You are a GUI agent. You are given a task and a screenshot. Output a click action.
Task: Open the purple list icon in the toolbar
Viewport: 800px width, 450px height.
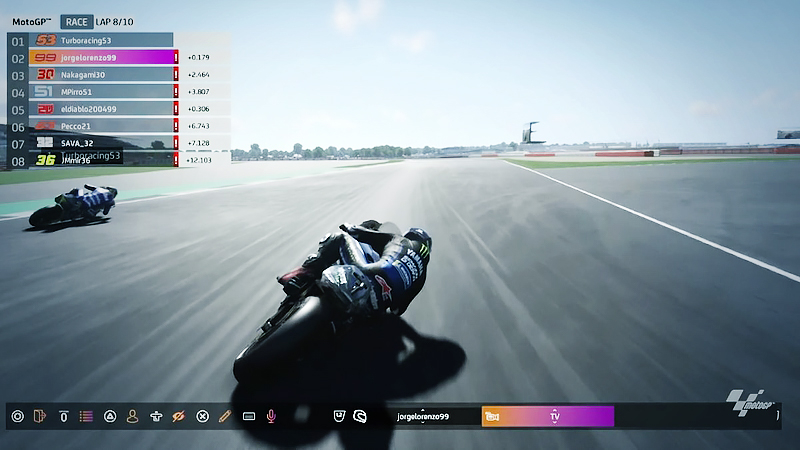(x=87, y=416)
